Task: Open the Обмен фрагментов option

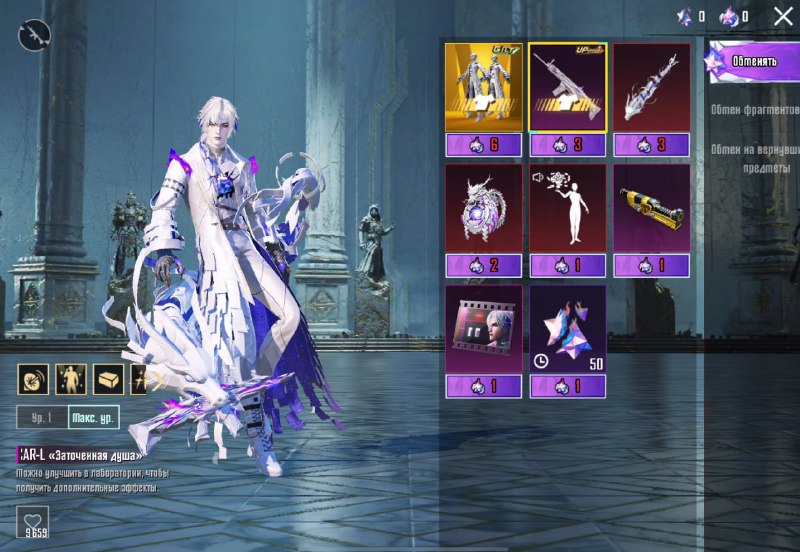Action: [x=755, y=108]
